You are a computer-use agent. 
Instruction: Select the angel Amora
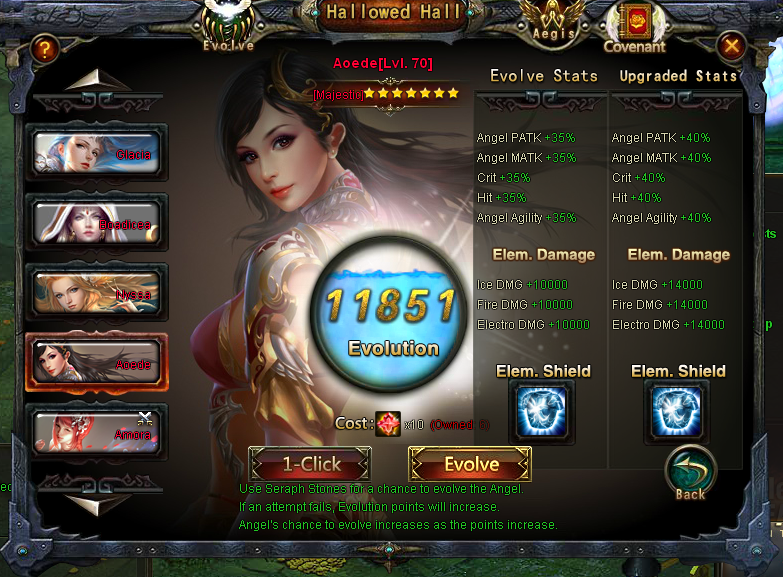point(97,432)
